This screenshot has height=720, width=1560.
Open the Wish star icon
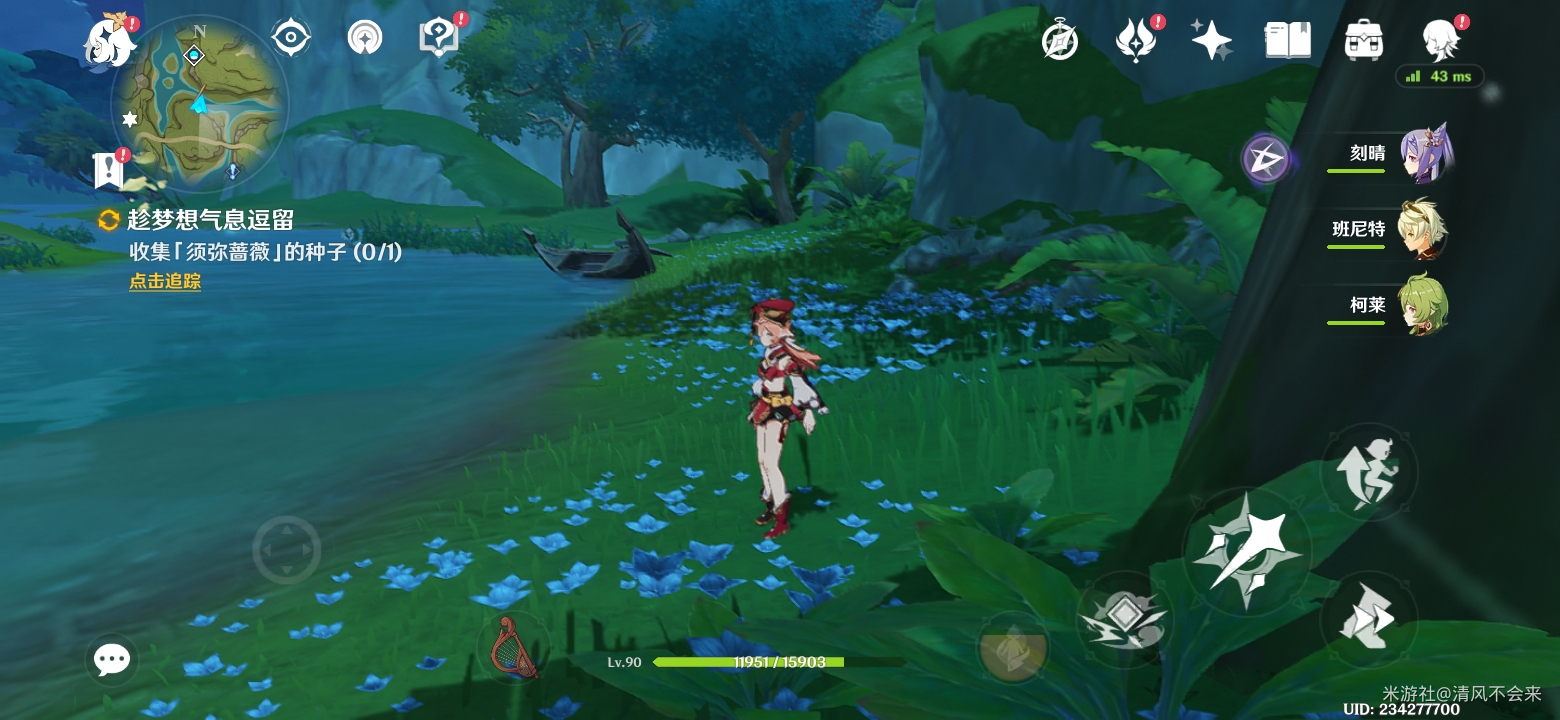[1211, 41]
